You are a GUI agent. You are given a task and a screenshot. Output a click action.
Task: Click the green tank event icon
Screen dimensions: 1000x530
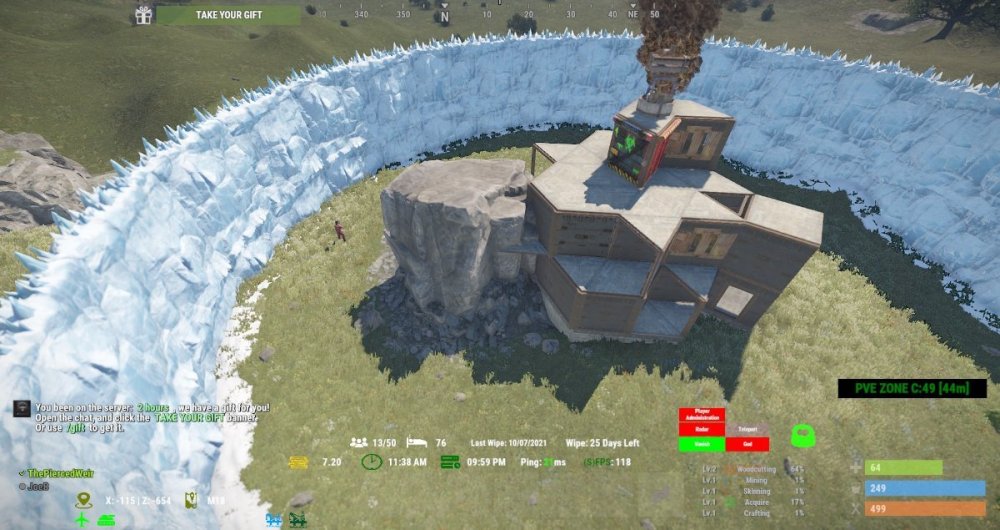[105, 520]
